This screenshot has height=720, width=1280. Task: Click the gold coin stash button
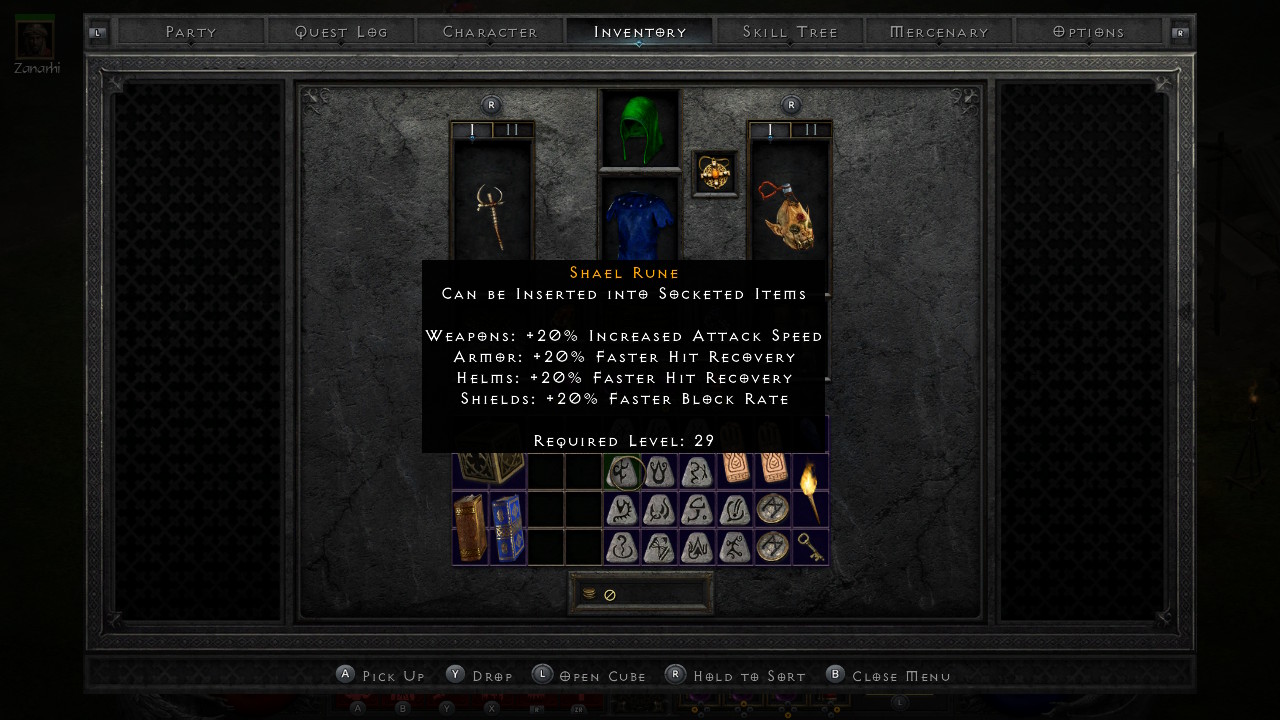[x=590, y=594]
